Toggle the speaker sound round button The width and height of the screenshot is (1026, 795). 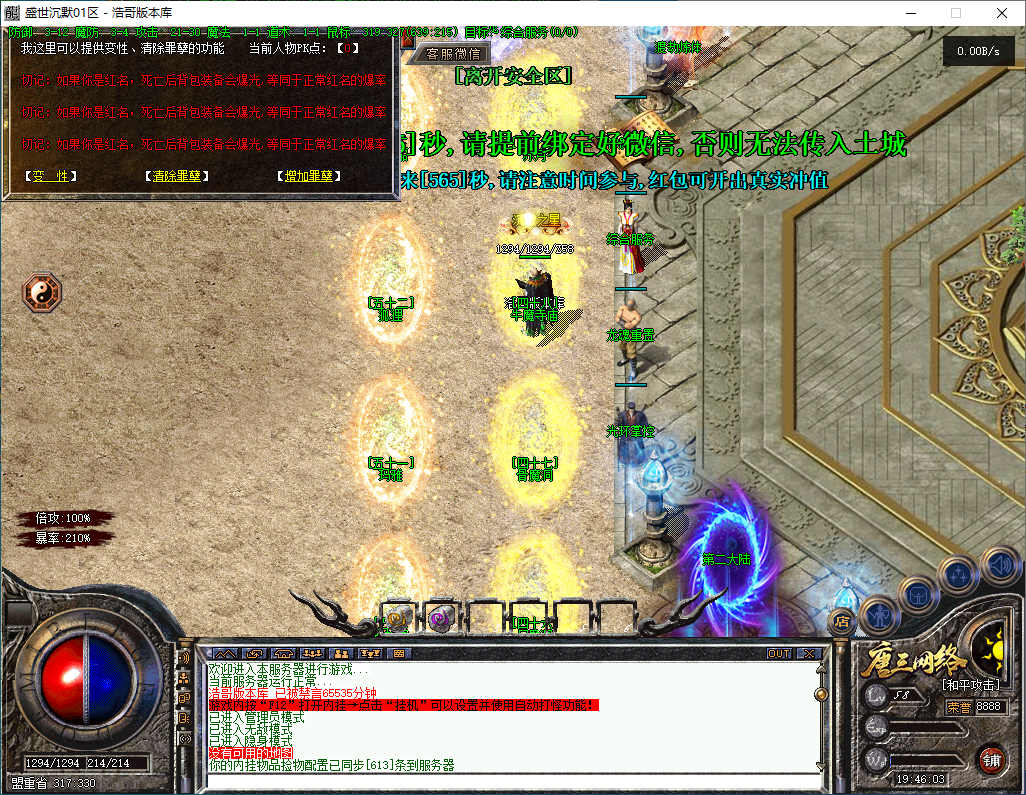tap(999, 566)
